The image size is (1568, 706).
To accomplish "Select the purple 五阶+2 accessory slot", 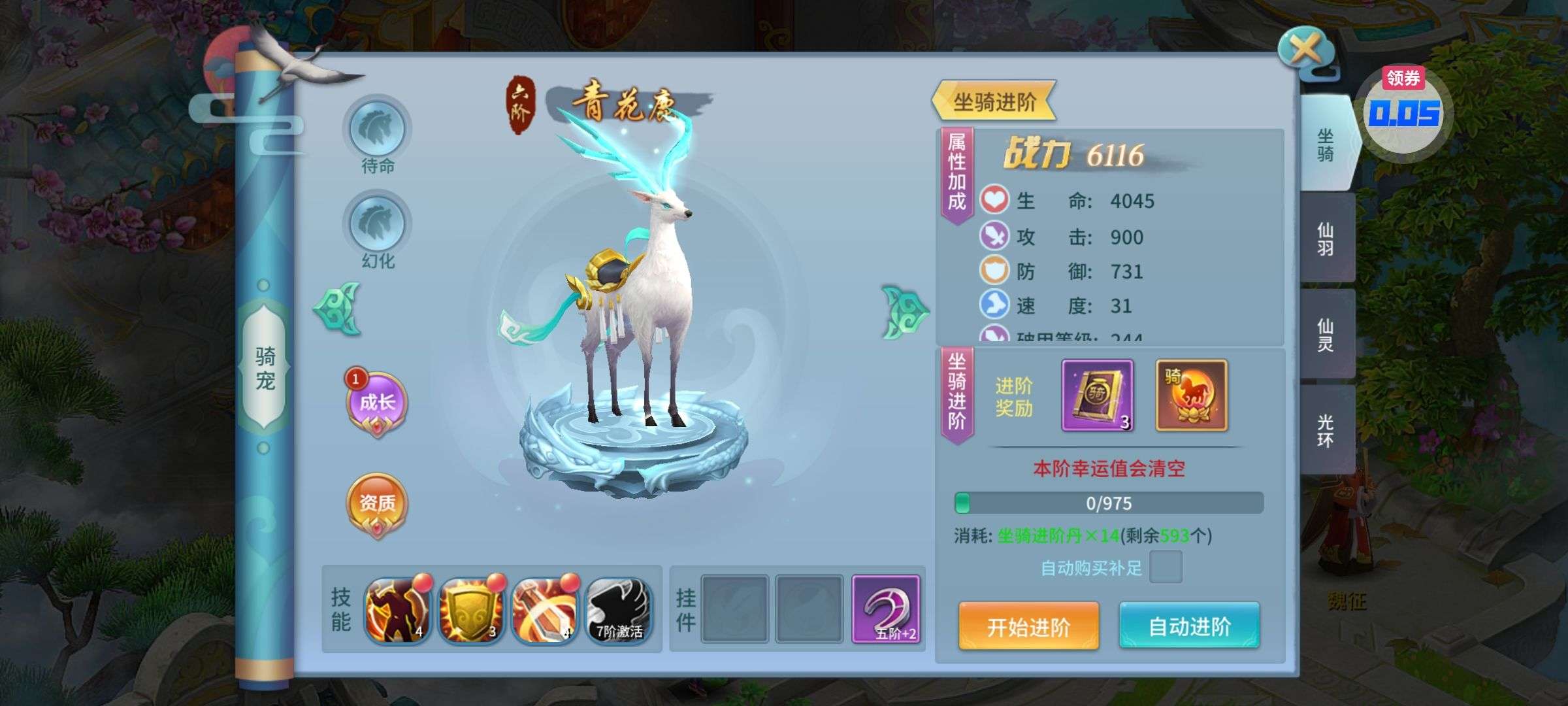I will click(886, 609).
